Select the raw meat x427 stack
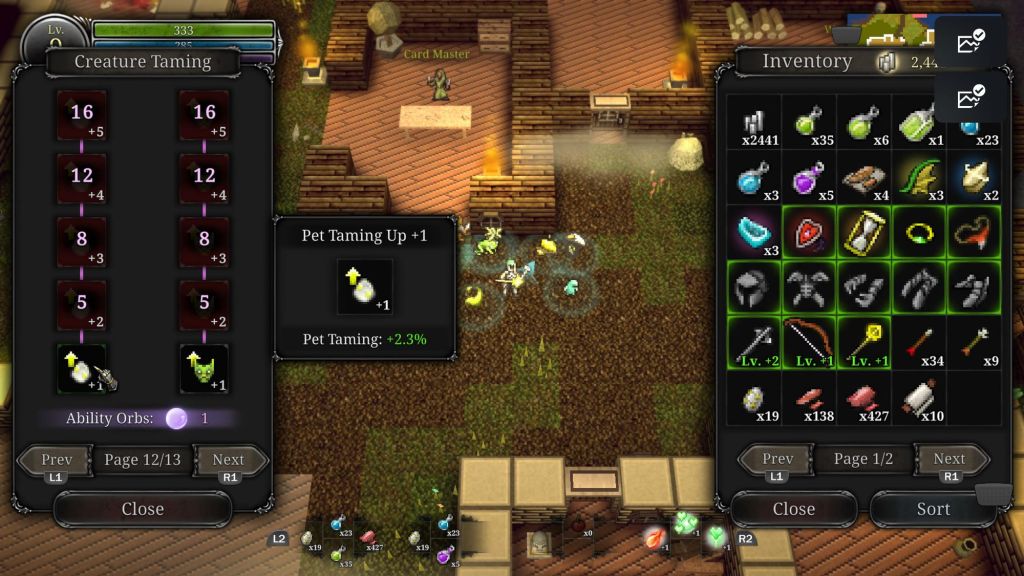Viewport: 1024px width, 576px height. tap(864, 397)
